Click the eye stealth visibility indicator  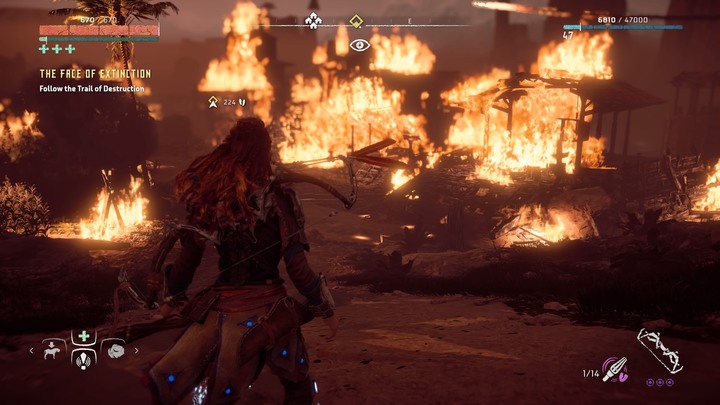point(359,44)
